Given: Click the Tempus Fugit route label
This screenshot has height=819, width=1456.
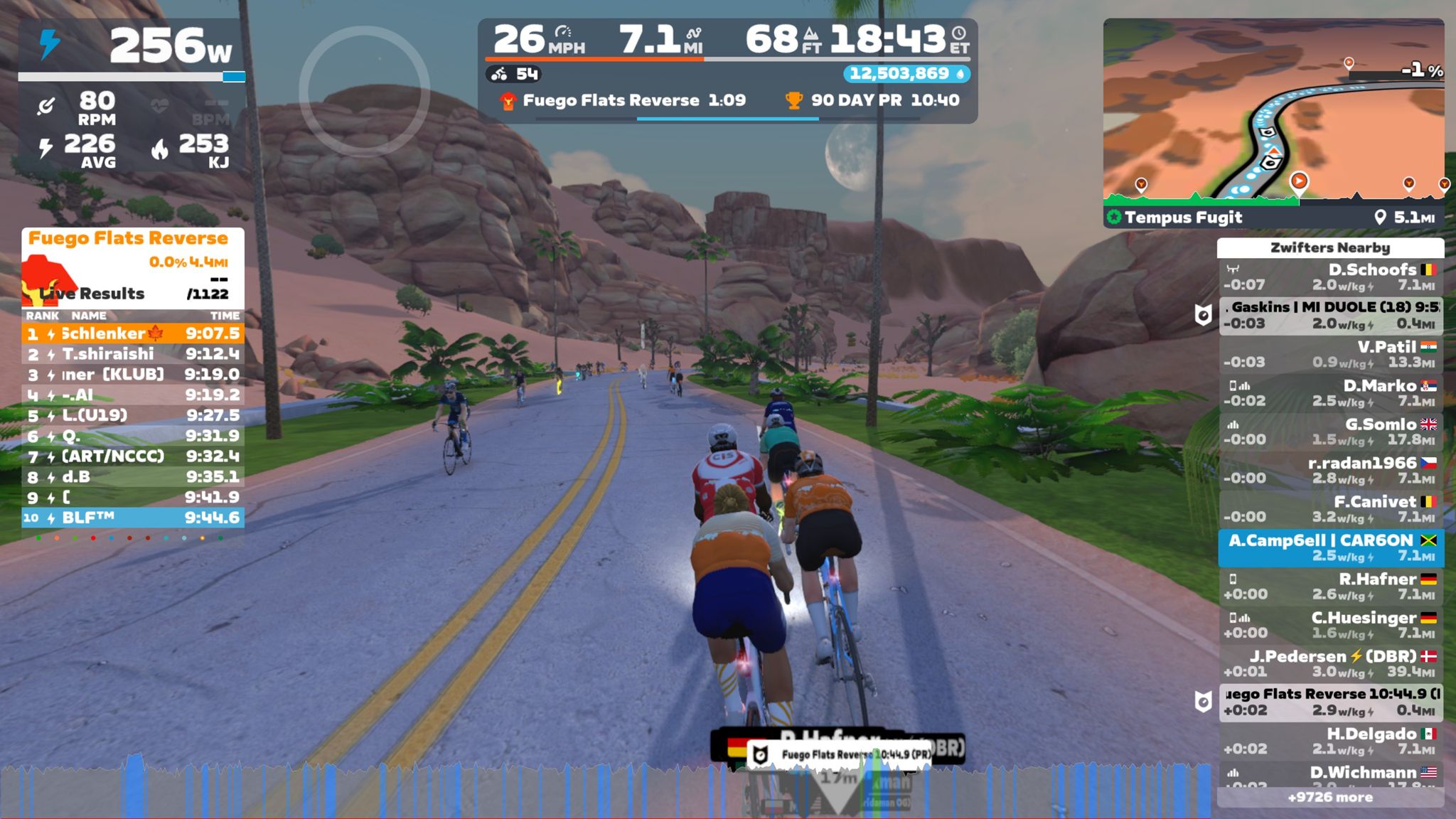Looking at the screenshot, I should point(1183,218).
